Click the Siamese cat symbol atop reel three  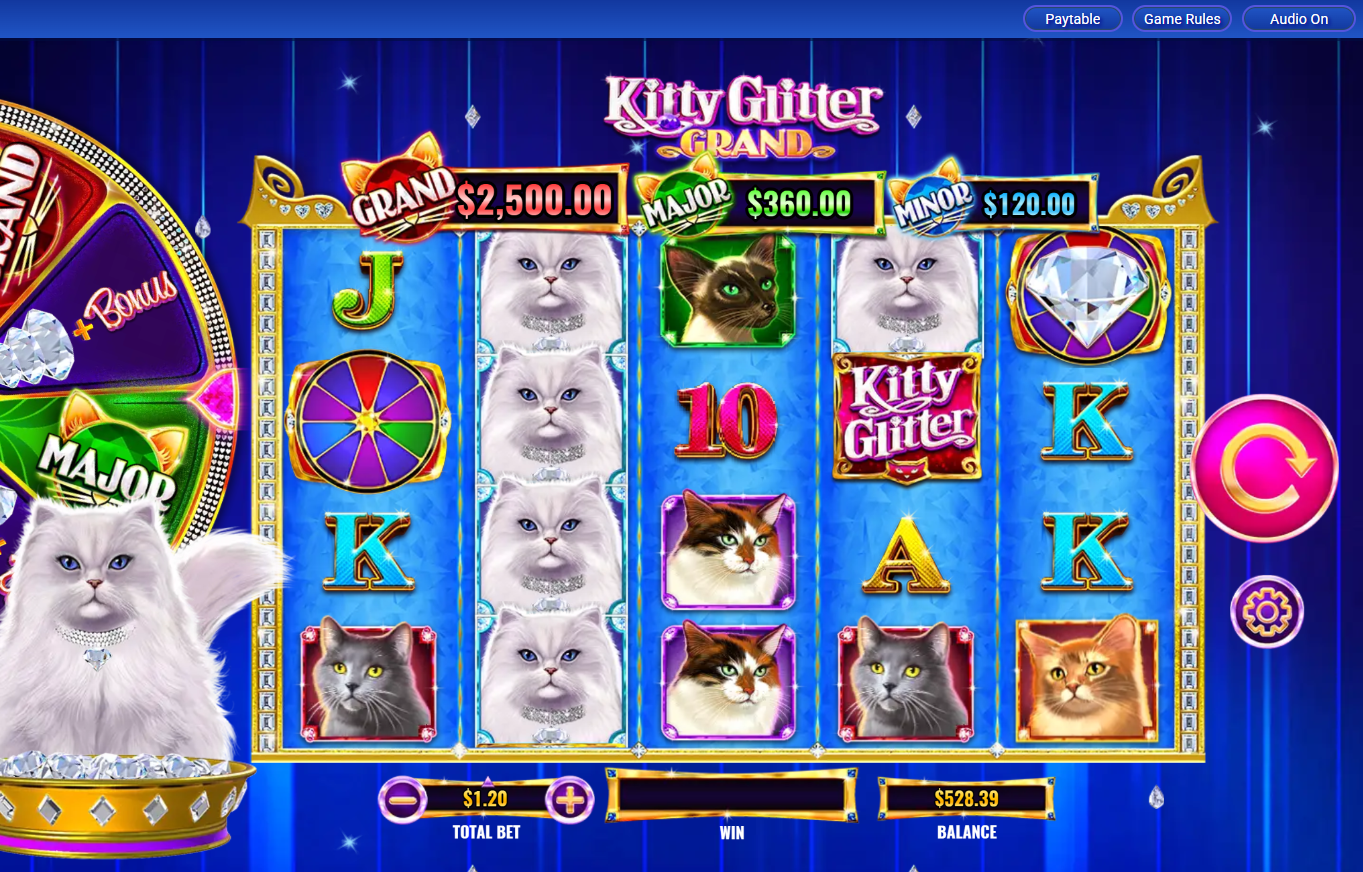[x=727, y=291]
